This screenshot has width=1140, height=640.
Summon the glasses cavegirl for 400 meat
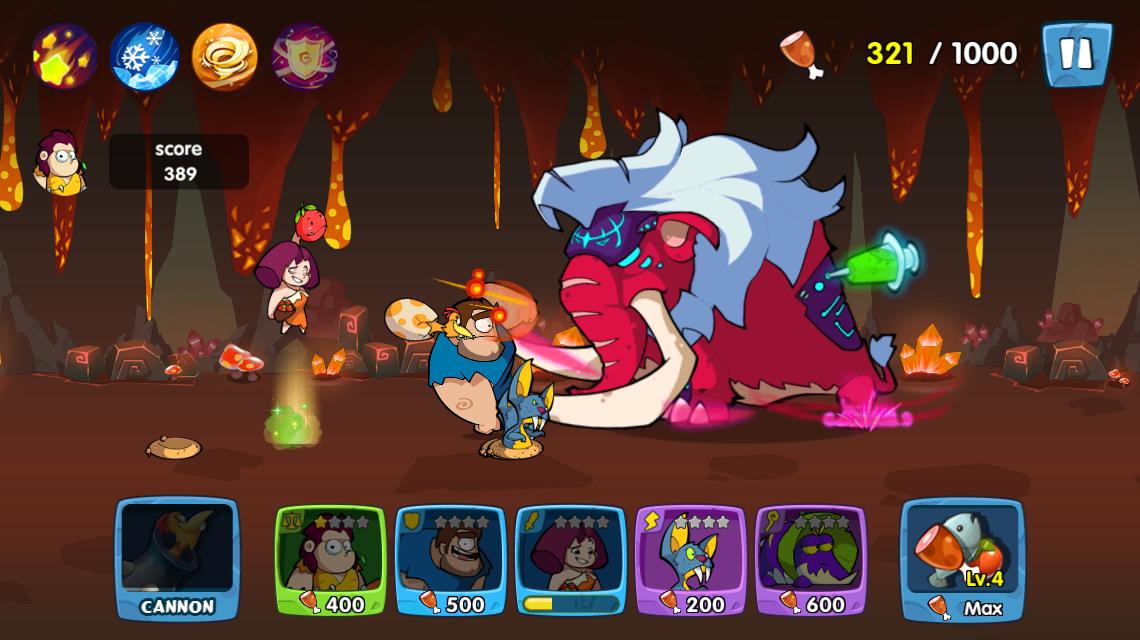[x=331, y=560]
